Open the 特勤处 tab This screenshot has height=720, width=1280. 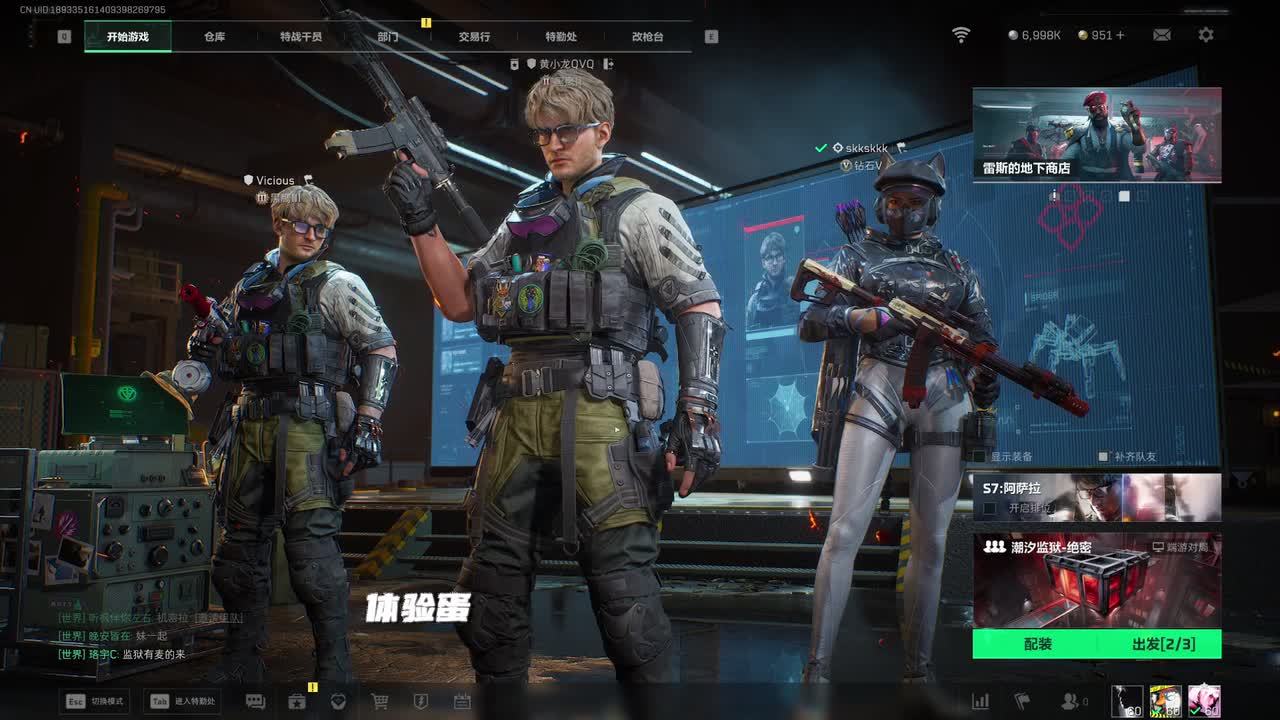(x=561, y=37)
